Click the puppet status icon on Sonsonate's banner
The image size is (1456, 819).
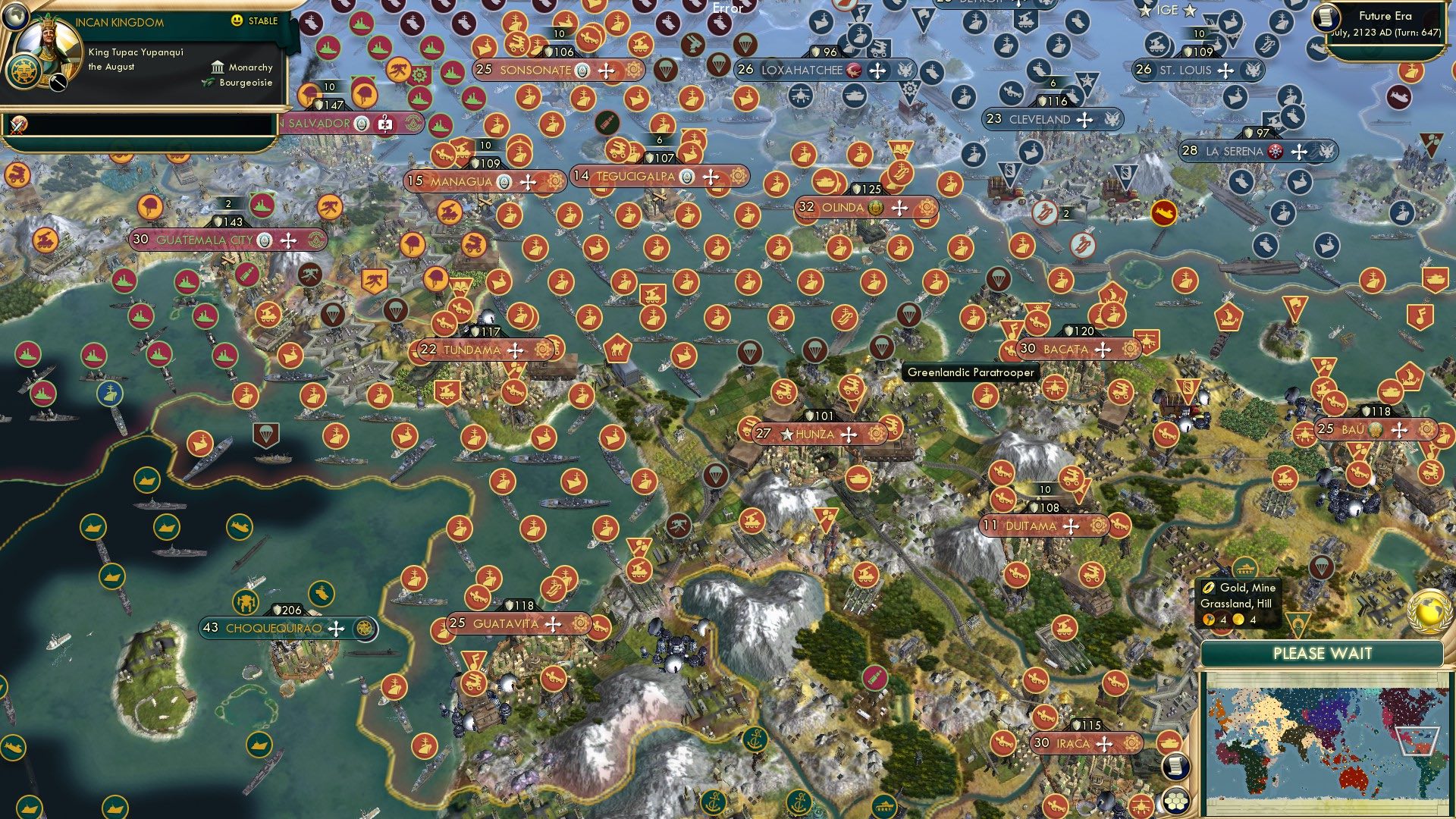pos(581,70)
